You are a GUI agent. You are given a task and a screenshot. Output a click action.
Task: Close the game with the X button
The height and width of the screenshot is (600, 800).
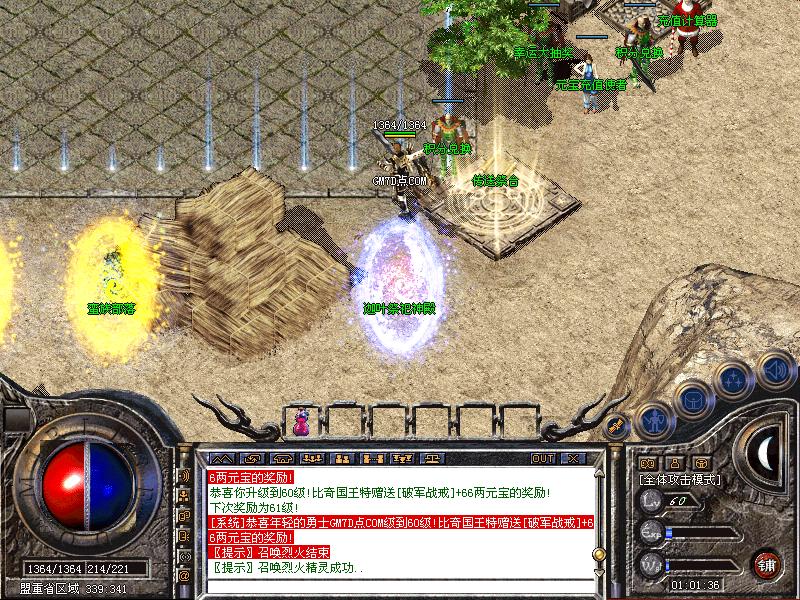point(573,458)
